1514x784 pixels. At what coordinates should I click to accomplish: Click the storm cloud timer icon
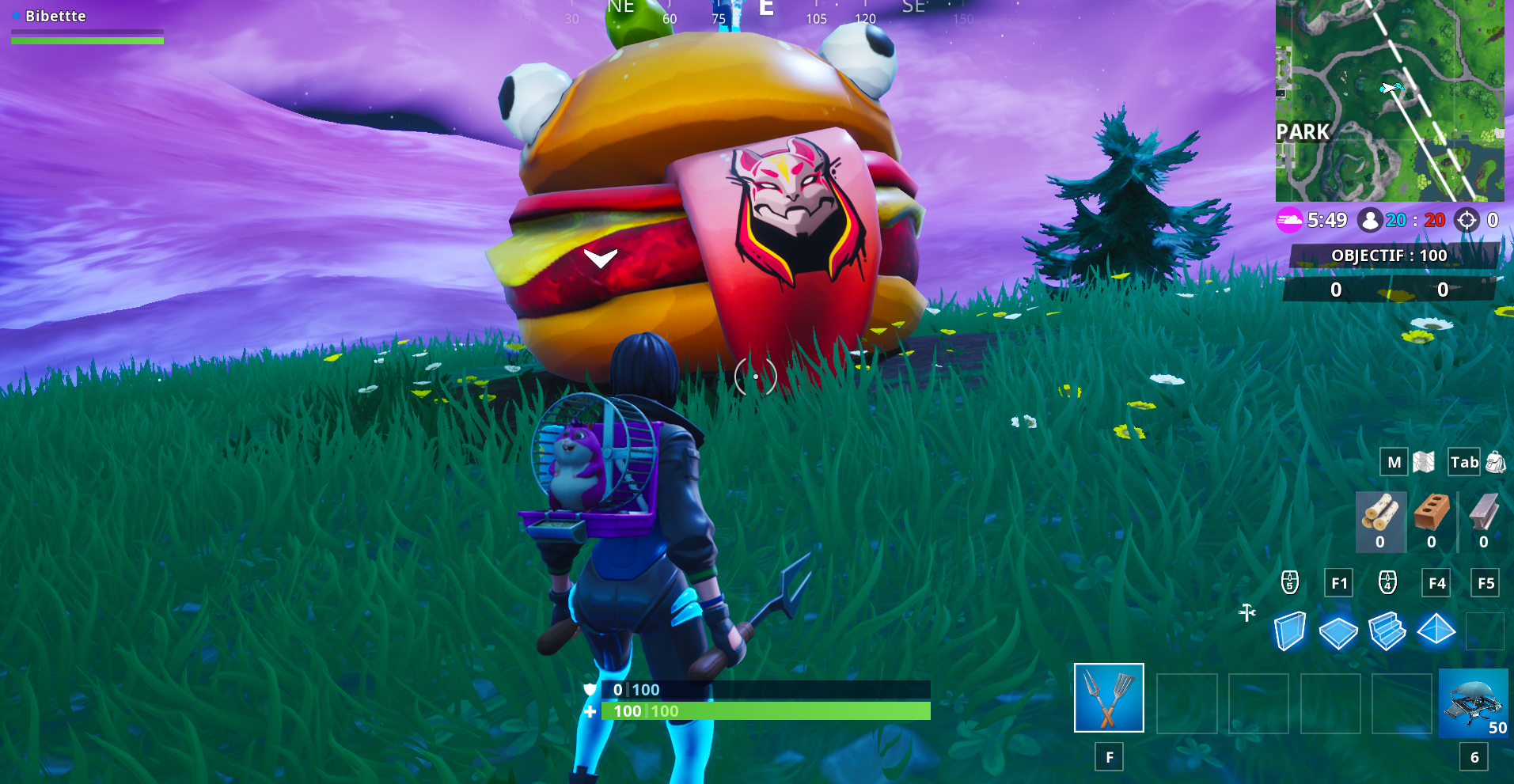pyautogui.click(x=1288, y=221)
